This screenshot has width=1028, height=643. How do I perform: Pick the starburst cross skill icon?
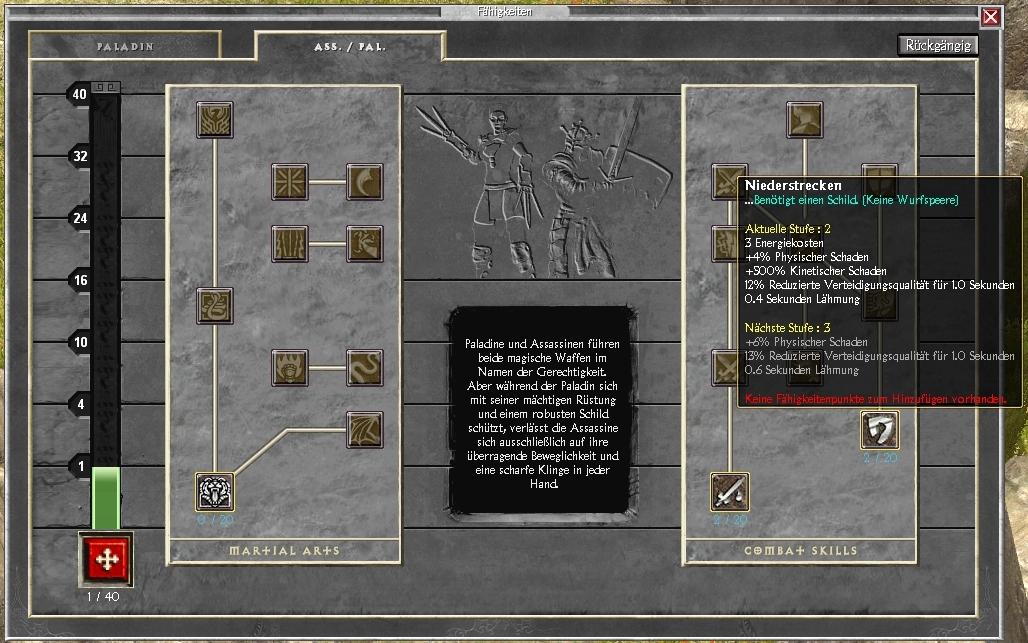[x=290, y=182]
